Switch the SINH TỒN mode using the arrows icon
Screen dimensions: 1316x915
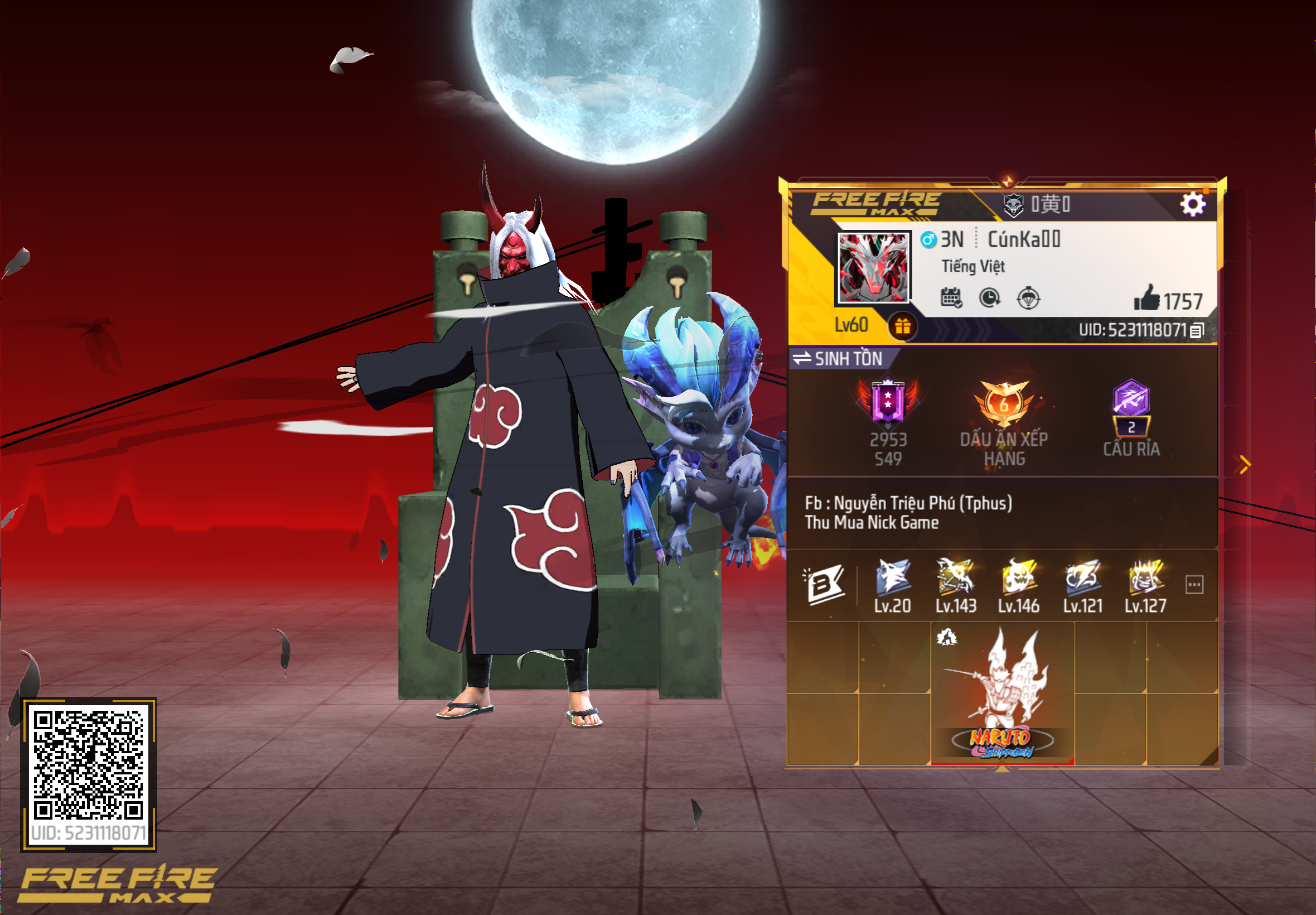tap(803, 359)
